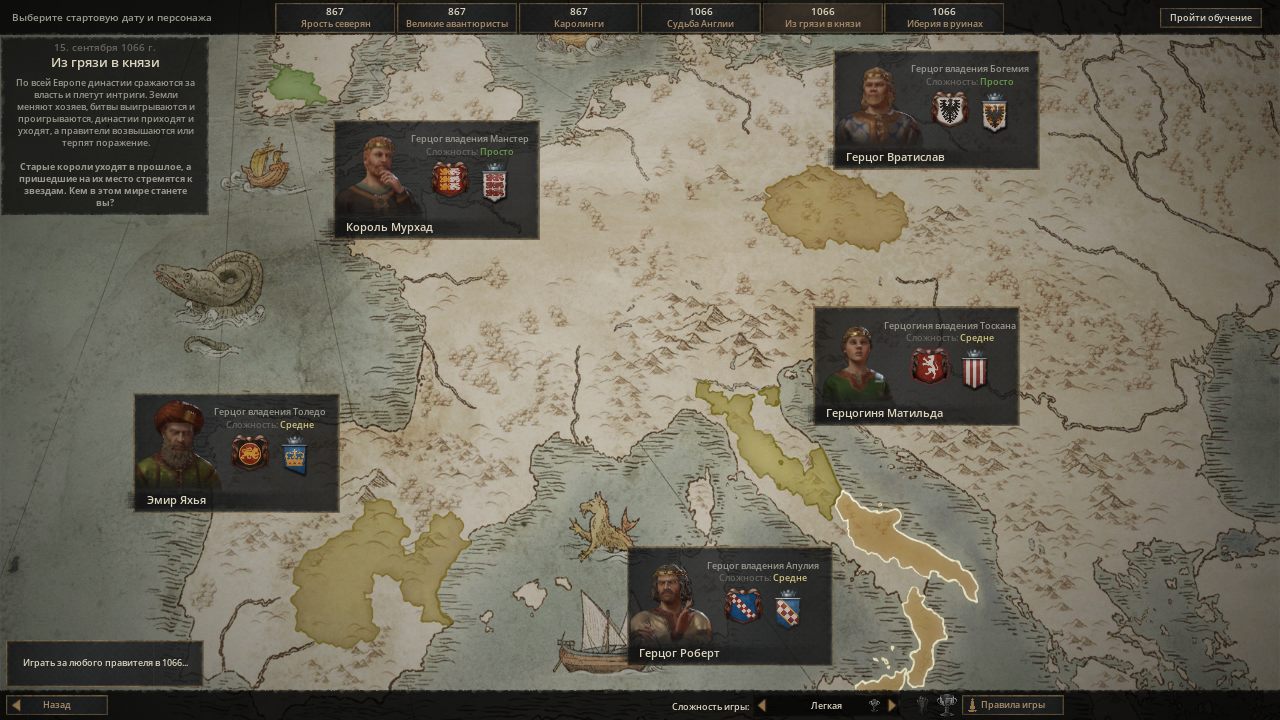Click the small trophy icon next to Легкая
Image resolution: width=1280 pixels, height=720 pixels.
(x=874, y=704)
